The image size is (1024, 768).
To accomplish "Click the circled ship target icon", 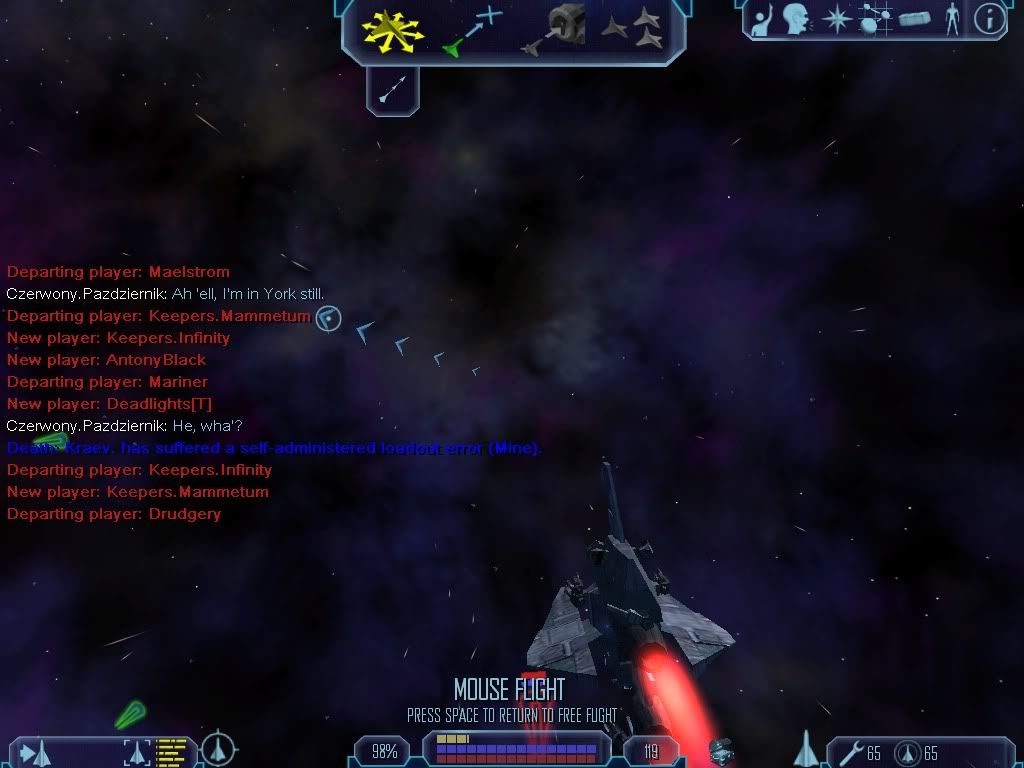I will 218,749.
